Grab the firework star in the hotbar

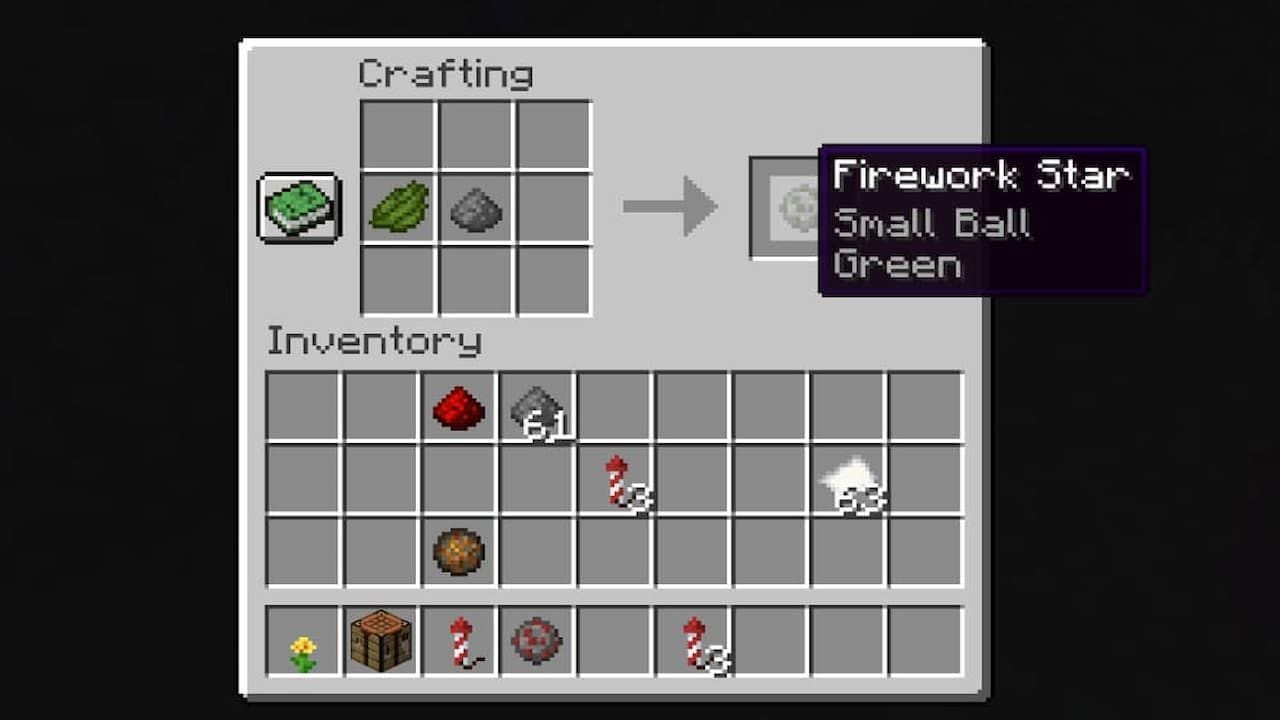[537, 641]
